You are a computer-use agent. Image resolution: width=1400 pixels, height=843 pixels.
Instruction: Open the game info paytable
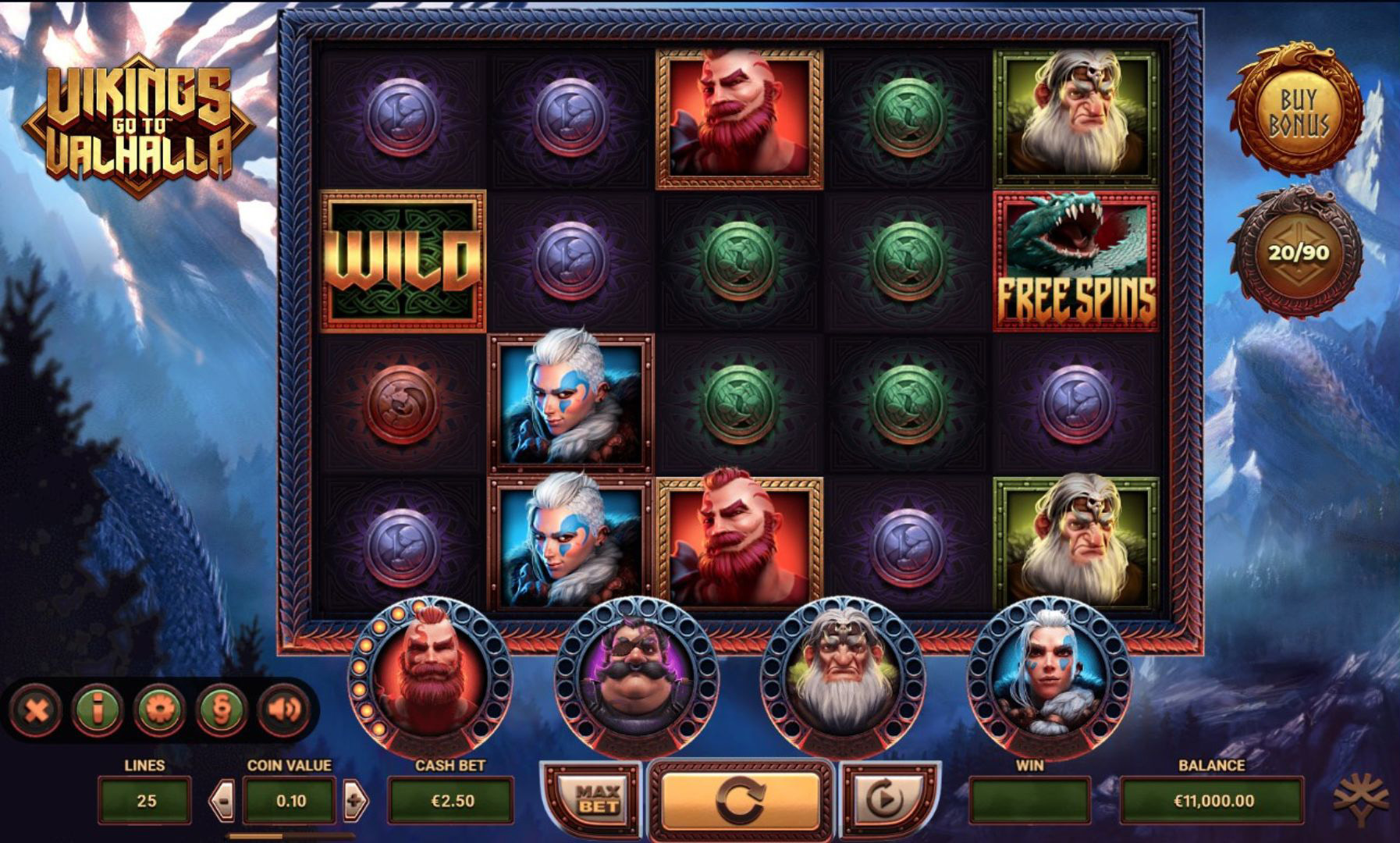click(97, 710)
